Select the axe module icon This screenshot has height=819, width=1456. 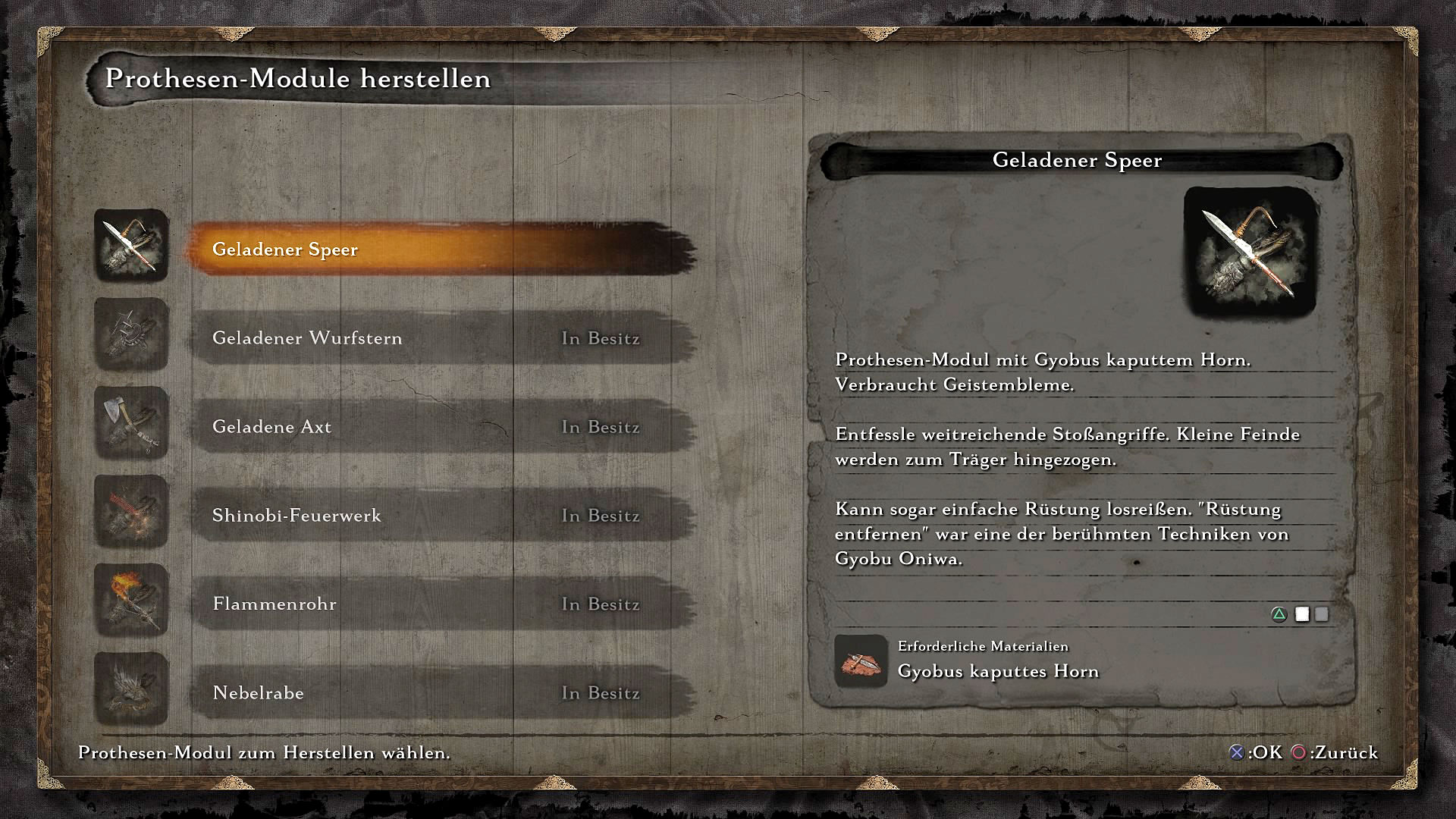[x=131, y=423]
